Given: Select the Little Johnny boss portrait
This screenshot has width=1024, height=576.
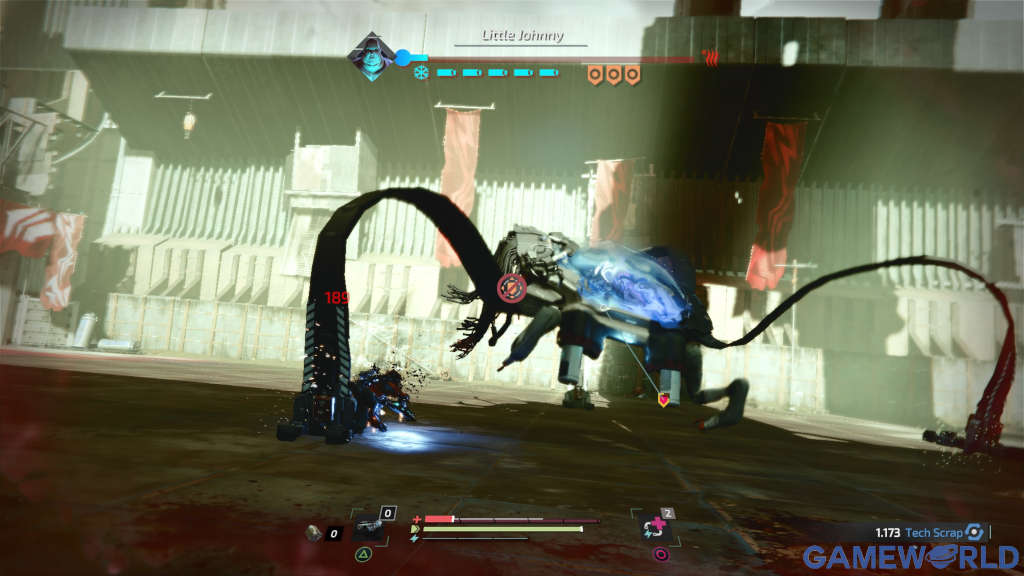Looking at the screenshot, I should (370, 56).
